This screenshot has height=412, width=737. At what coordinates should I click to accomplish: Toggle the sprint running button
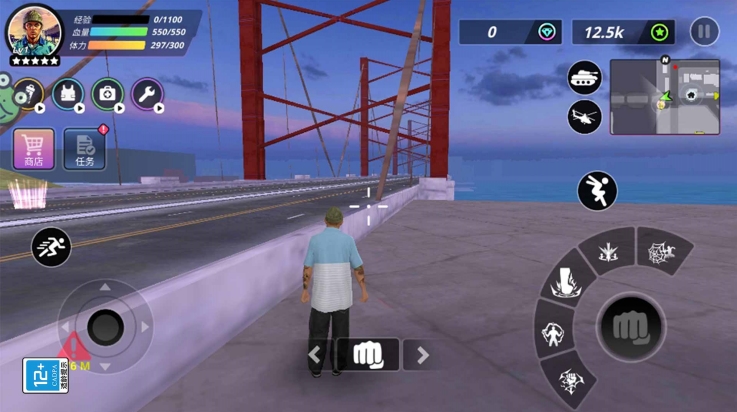coord(50,246)
